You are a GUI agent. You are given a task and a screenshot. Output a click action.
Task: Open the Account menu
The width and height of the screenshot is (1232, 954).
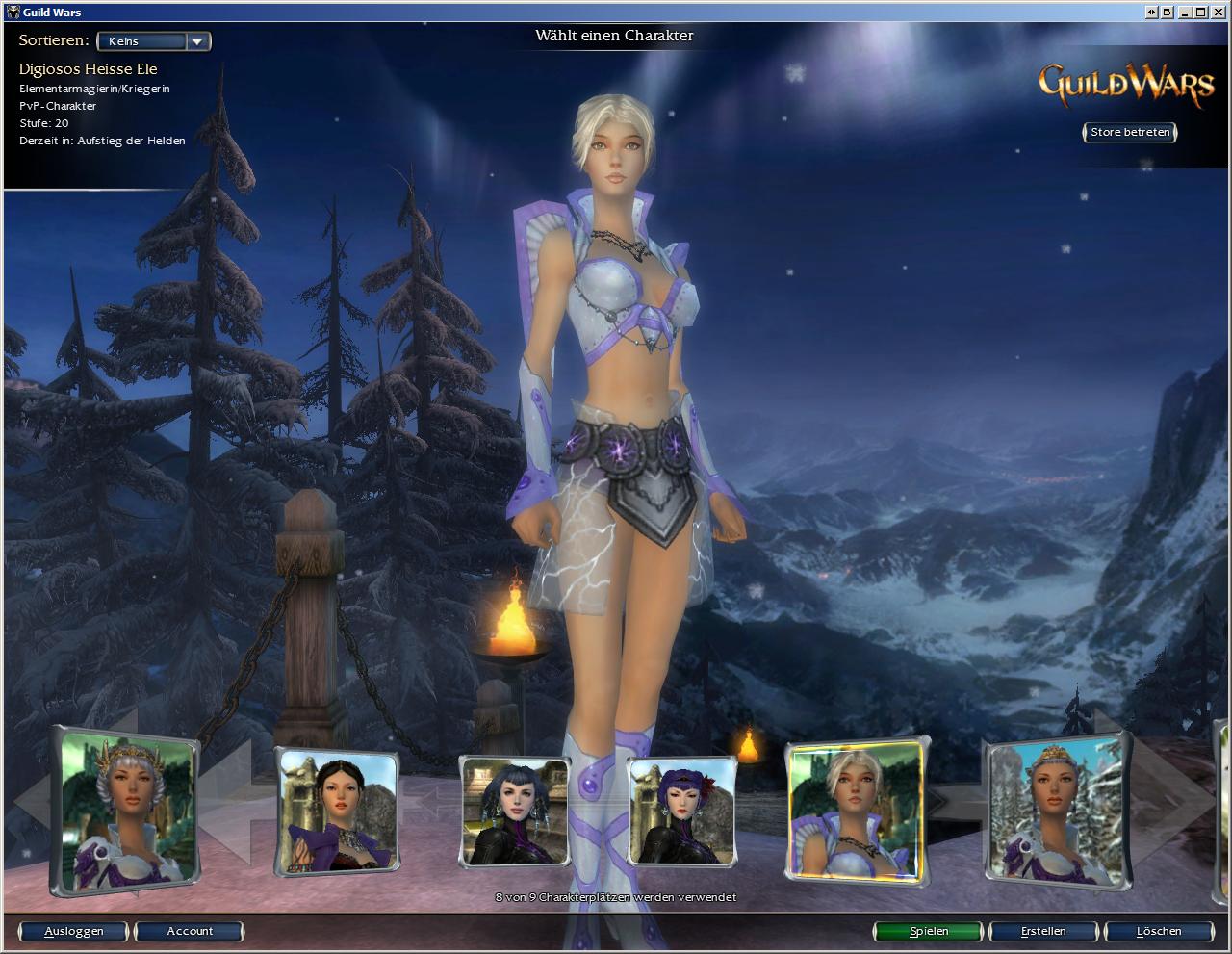tap(190, 931)
